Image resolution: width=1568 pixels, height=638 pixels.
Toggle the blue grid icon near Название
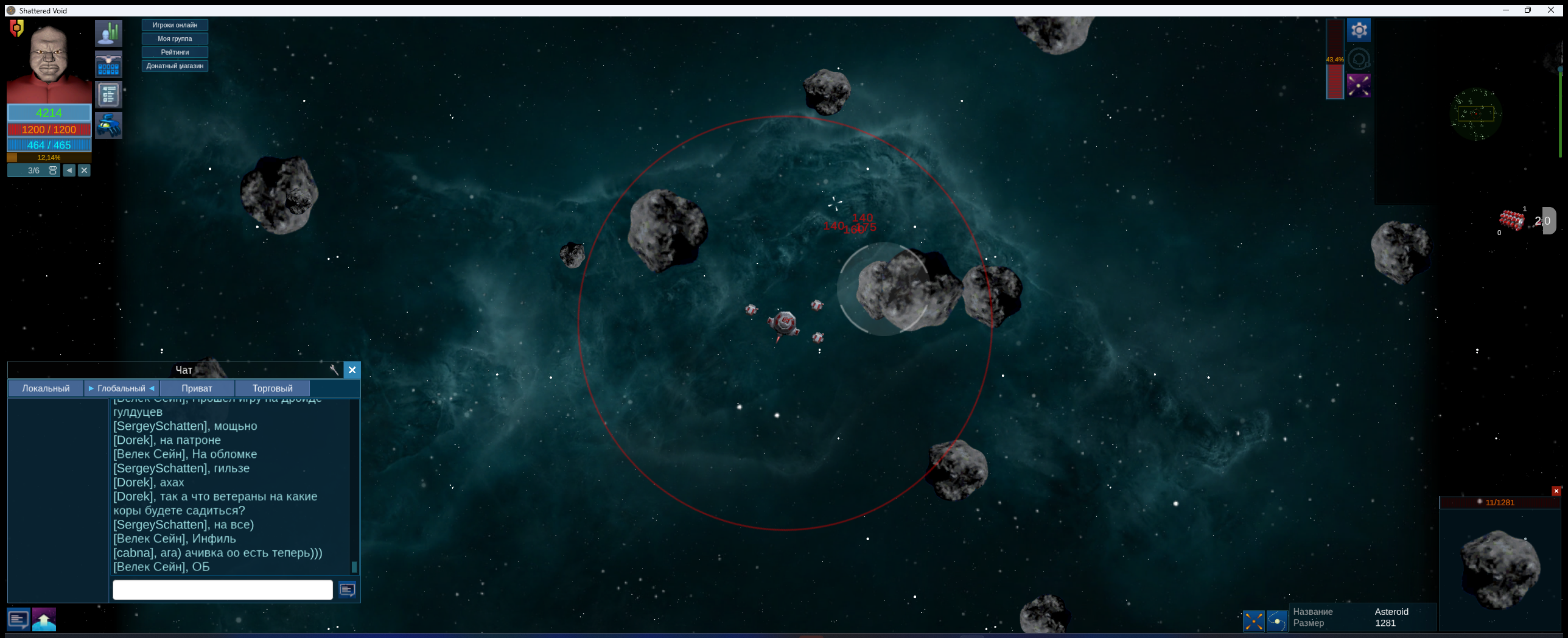(x=1254, y=621)
